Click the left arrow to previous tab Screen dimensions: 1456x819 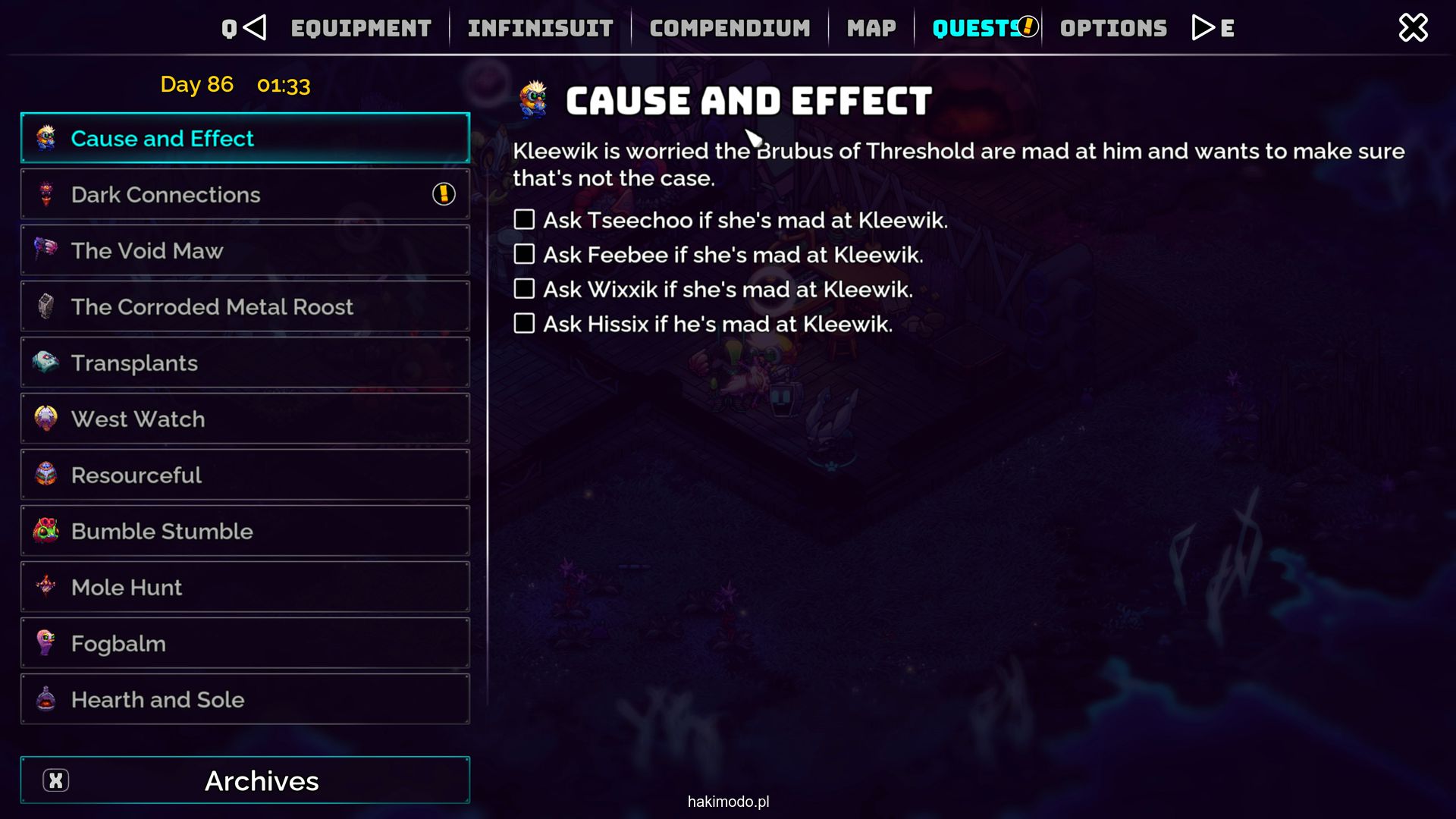click(255, 28)
